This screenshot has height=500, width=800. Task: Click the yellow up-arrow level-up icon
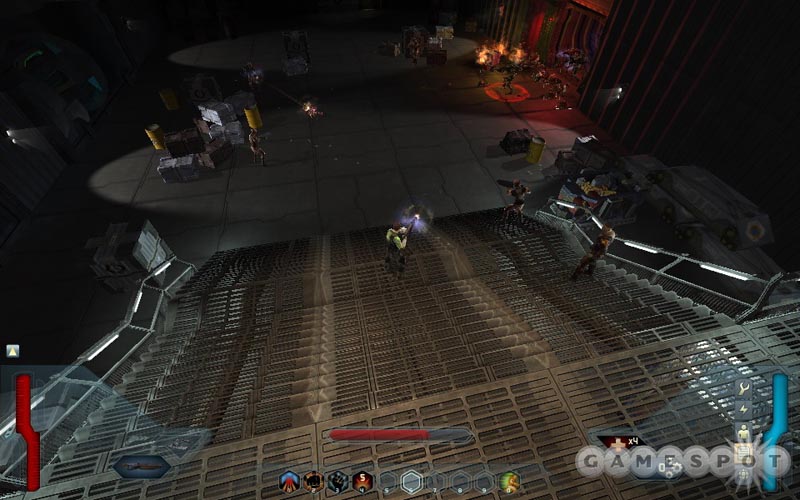[12, 350]
